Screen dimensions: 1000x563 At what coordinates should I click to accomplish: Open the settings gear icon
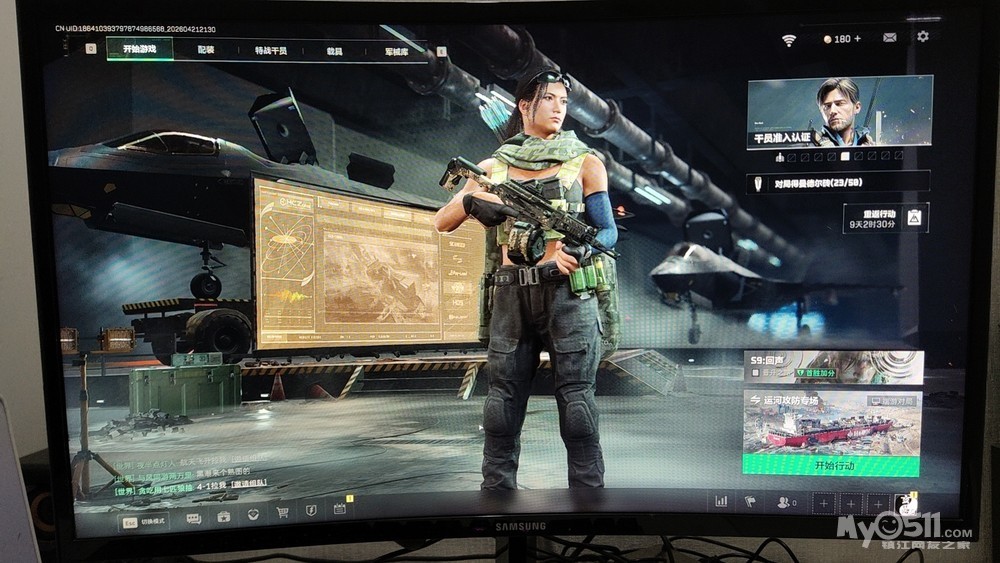[x=922, y=36]
